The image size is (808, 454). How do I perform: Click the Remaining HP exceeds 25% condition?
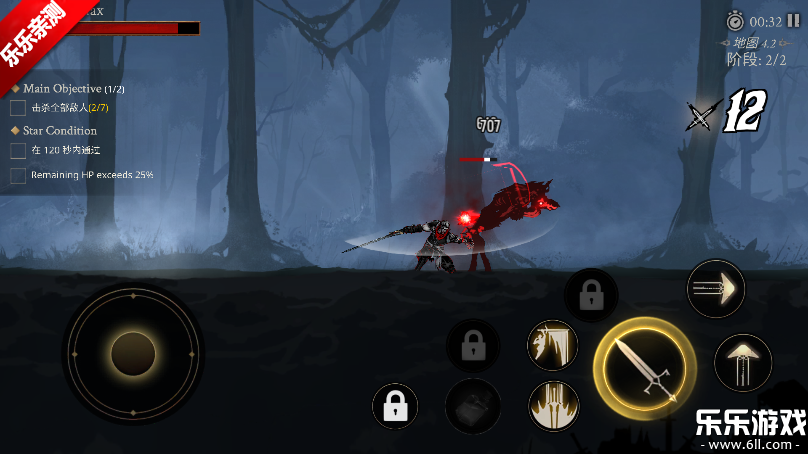91,175
